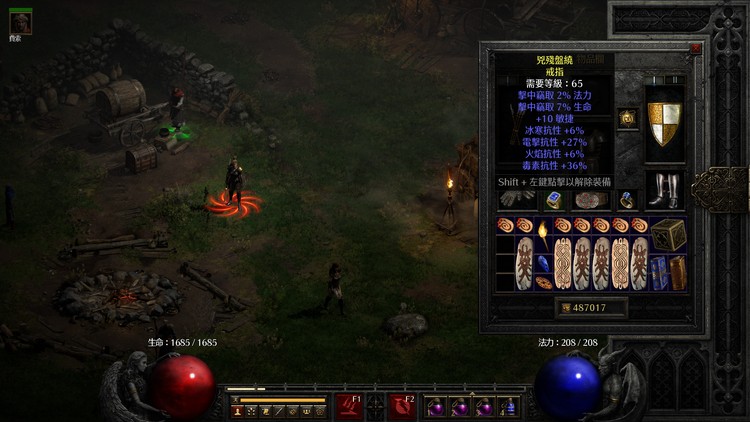Open the character screen mini-menu button
This screenshot has width=750, height=422.
238,411
